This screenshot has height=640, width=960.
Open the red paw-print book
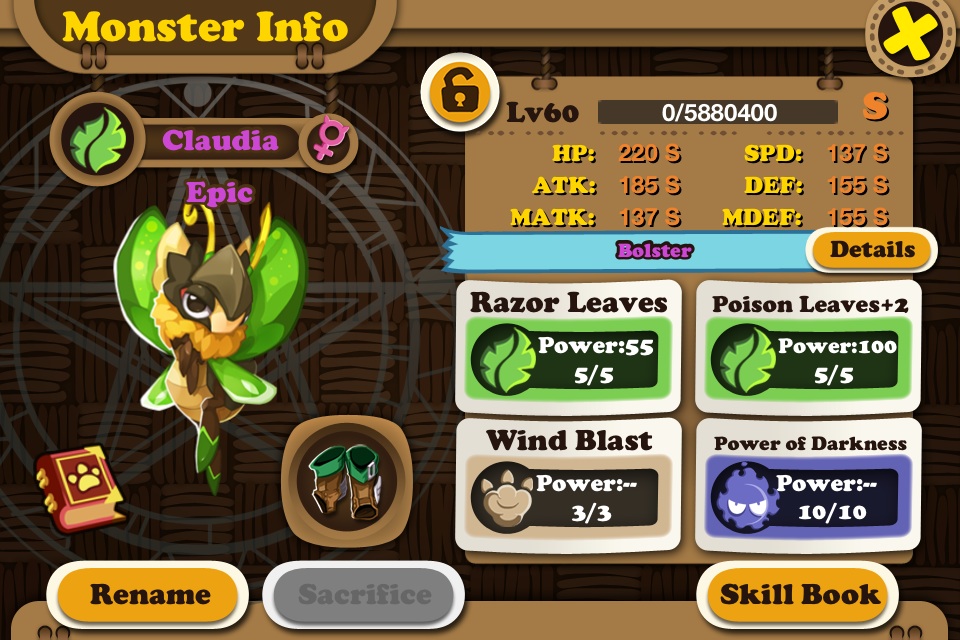coord(80,487)
